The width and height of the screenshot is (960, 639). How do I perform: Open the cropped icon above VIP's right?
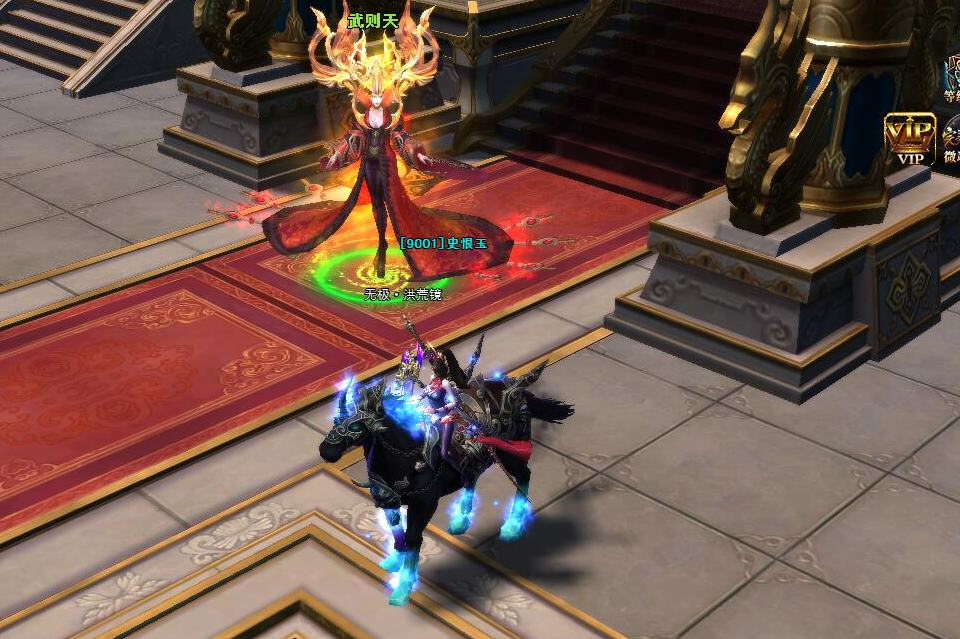tap(952, 74)
